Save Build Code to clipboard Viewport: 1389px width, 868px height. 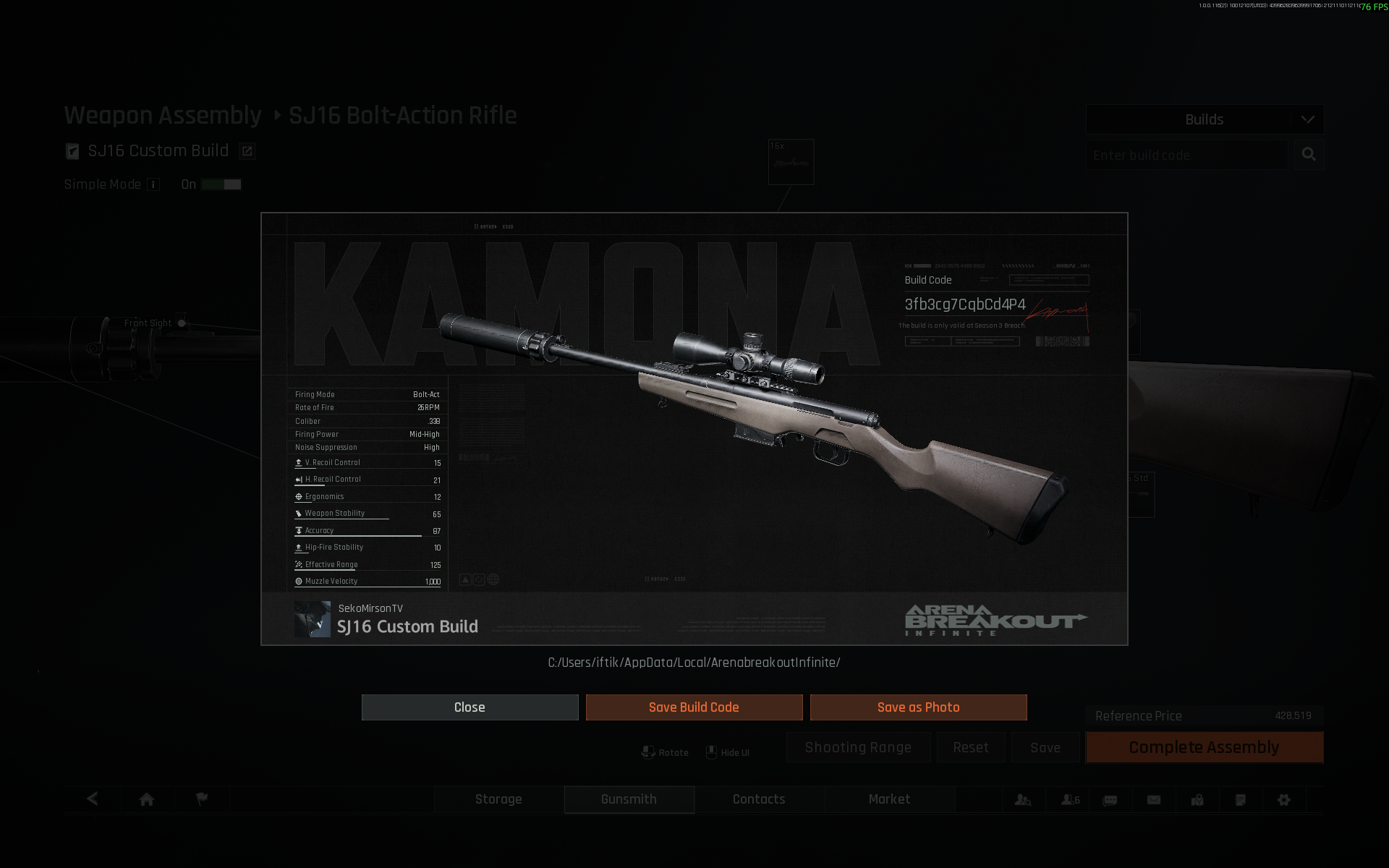coord(694,707)
